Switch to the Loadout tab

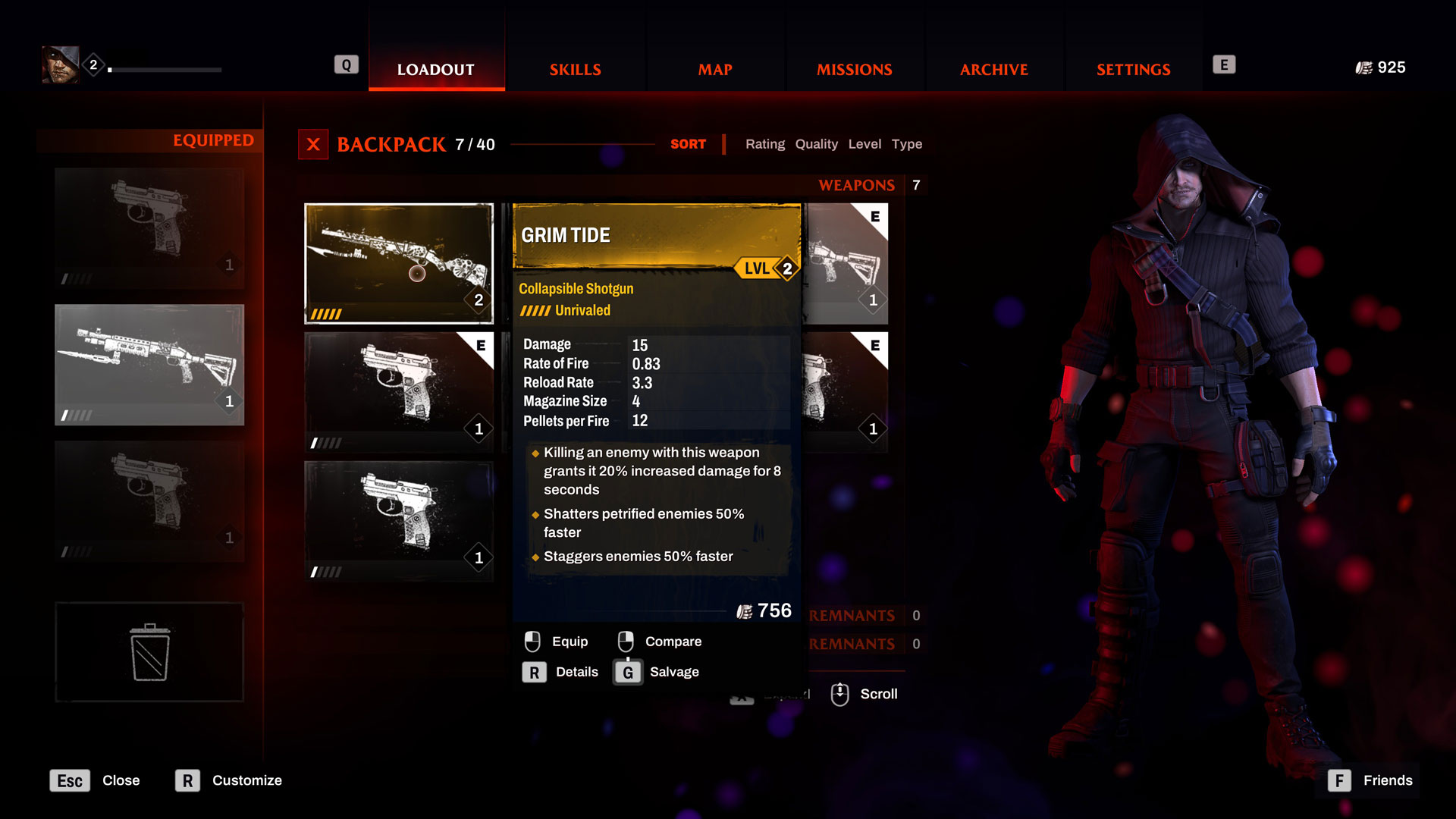436,70
